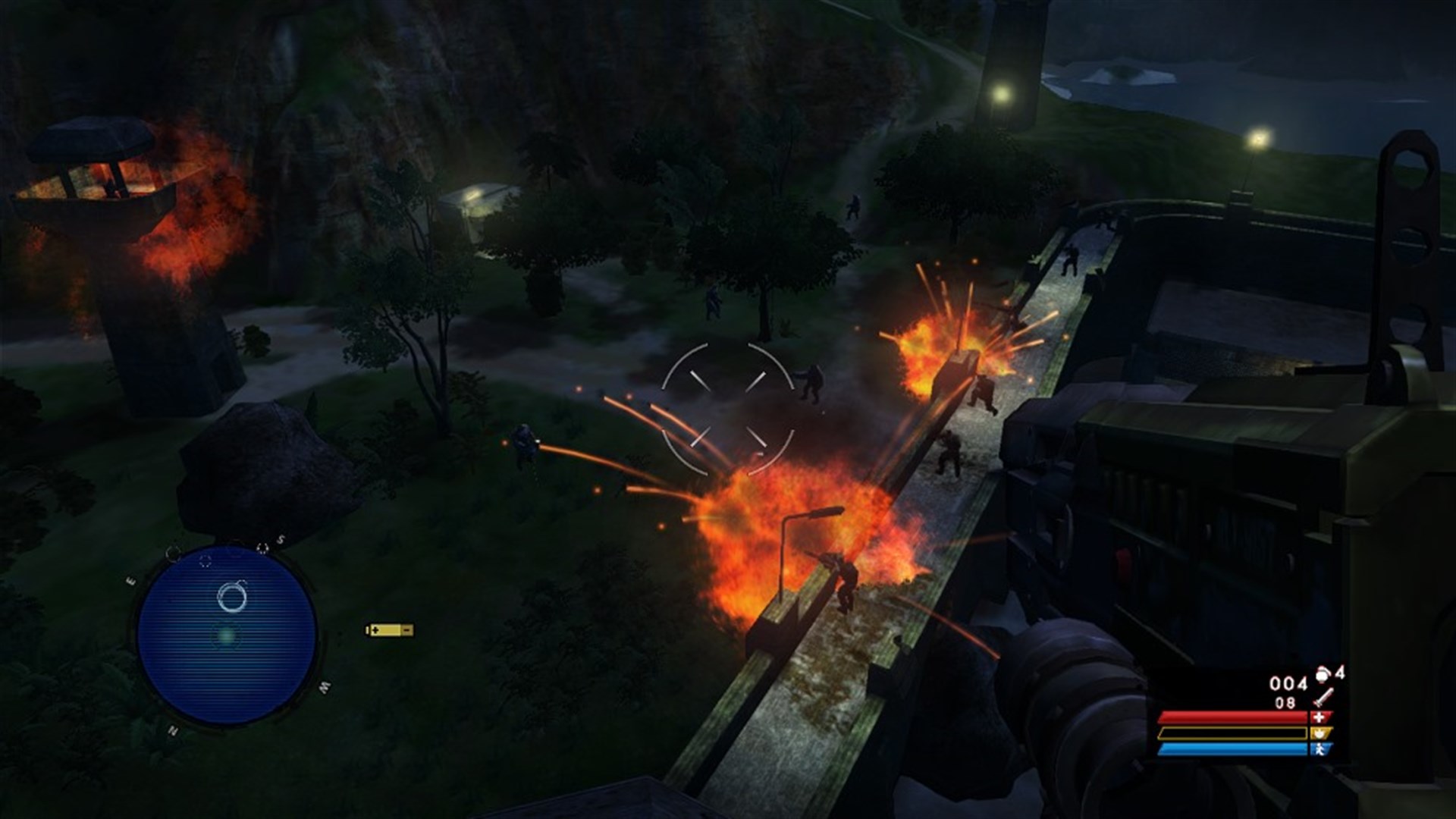Select the armor glove icon

(1320, 733)
